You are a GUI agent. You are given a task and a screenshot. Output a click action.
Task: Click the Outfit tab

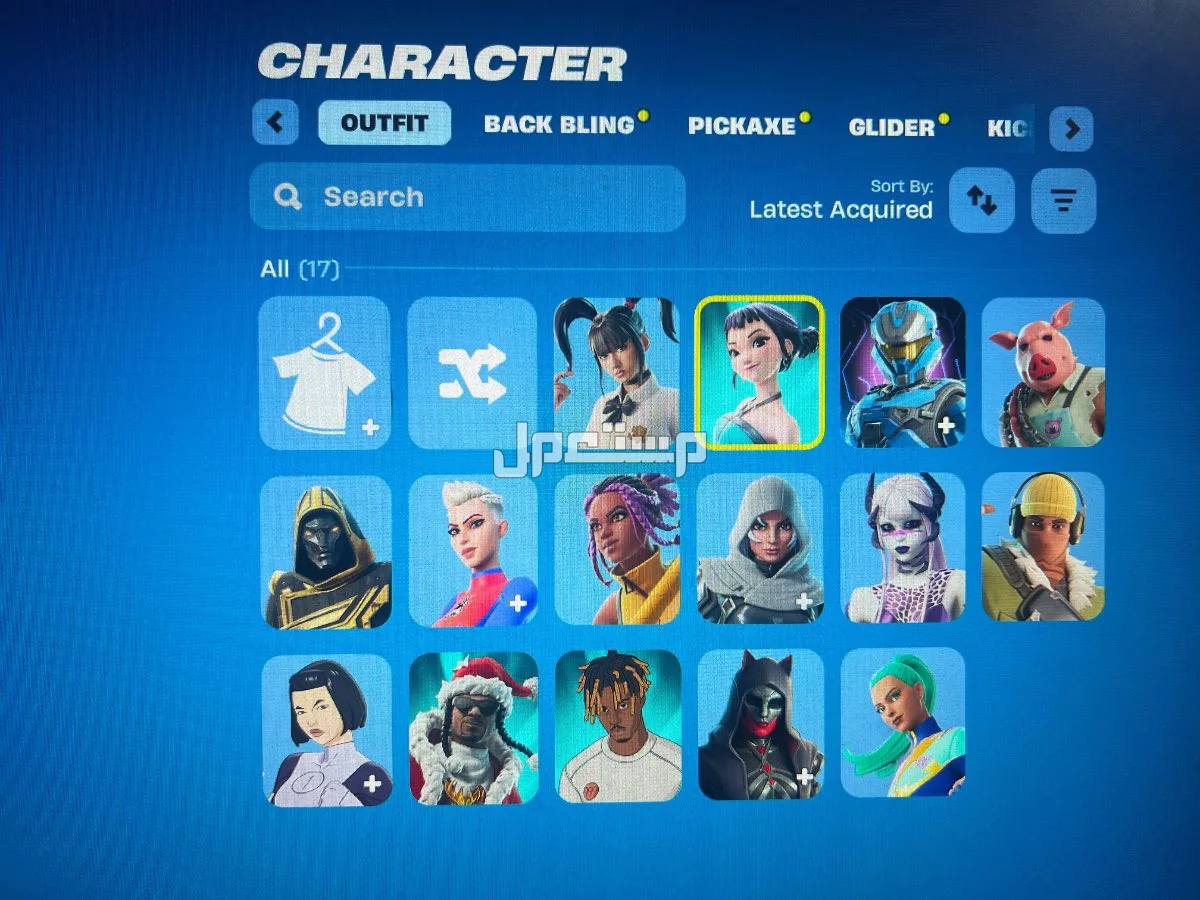[x=384, y=123]
